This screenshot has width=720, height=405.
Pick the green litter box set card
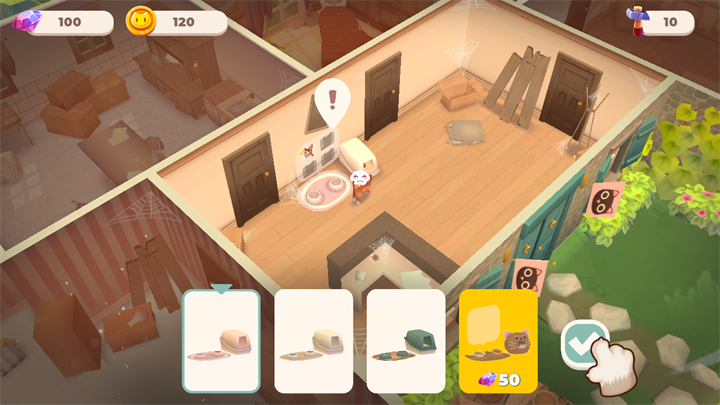[x=405, y=341]
